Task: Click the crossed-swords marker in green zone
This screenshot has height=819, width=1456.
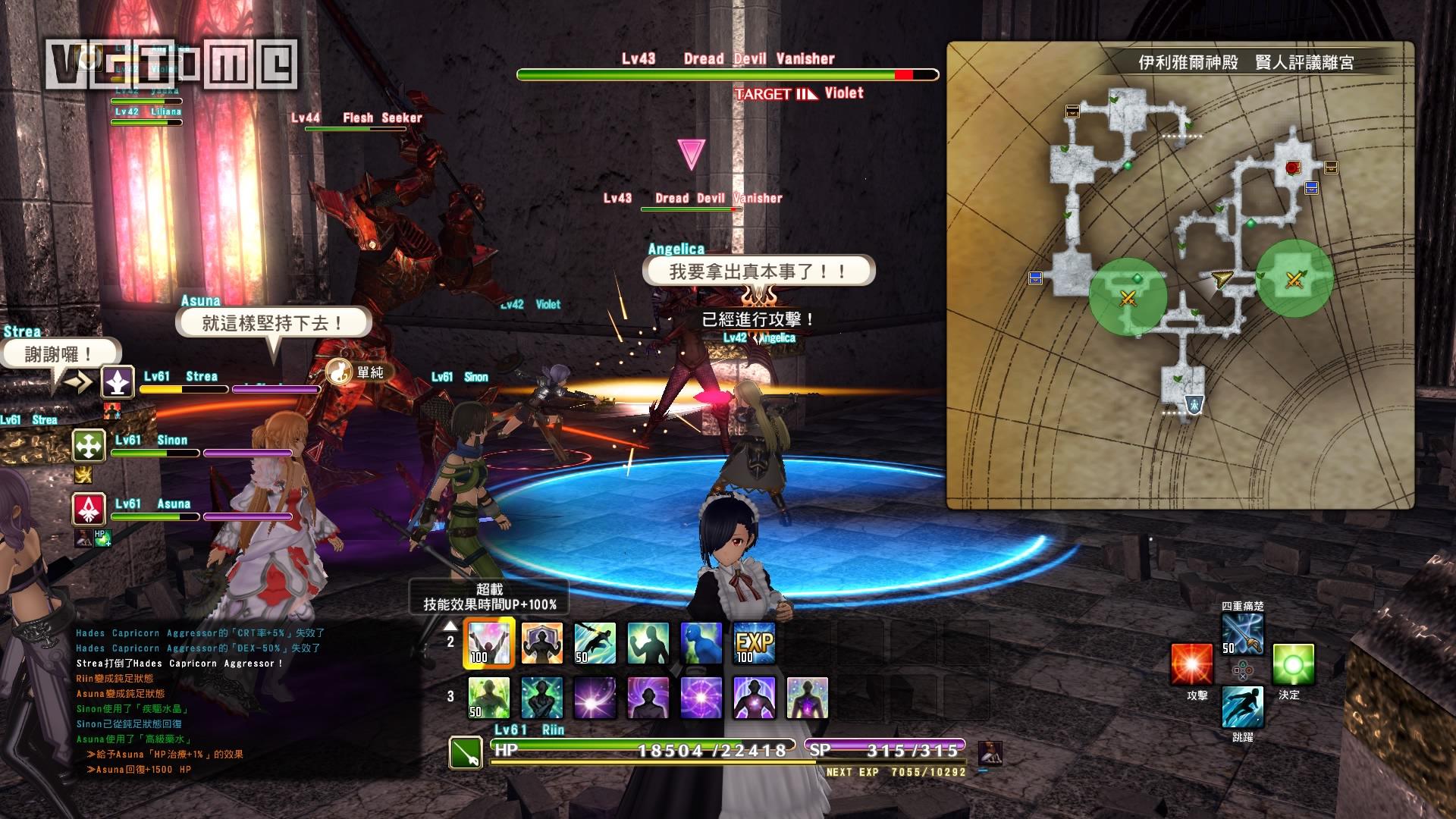Action: [1128, 298]
